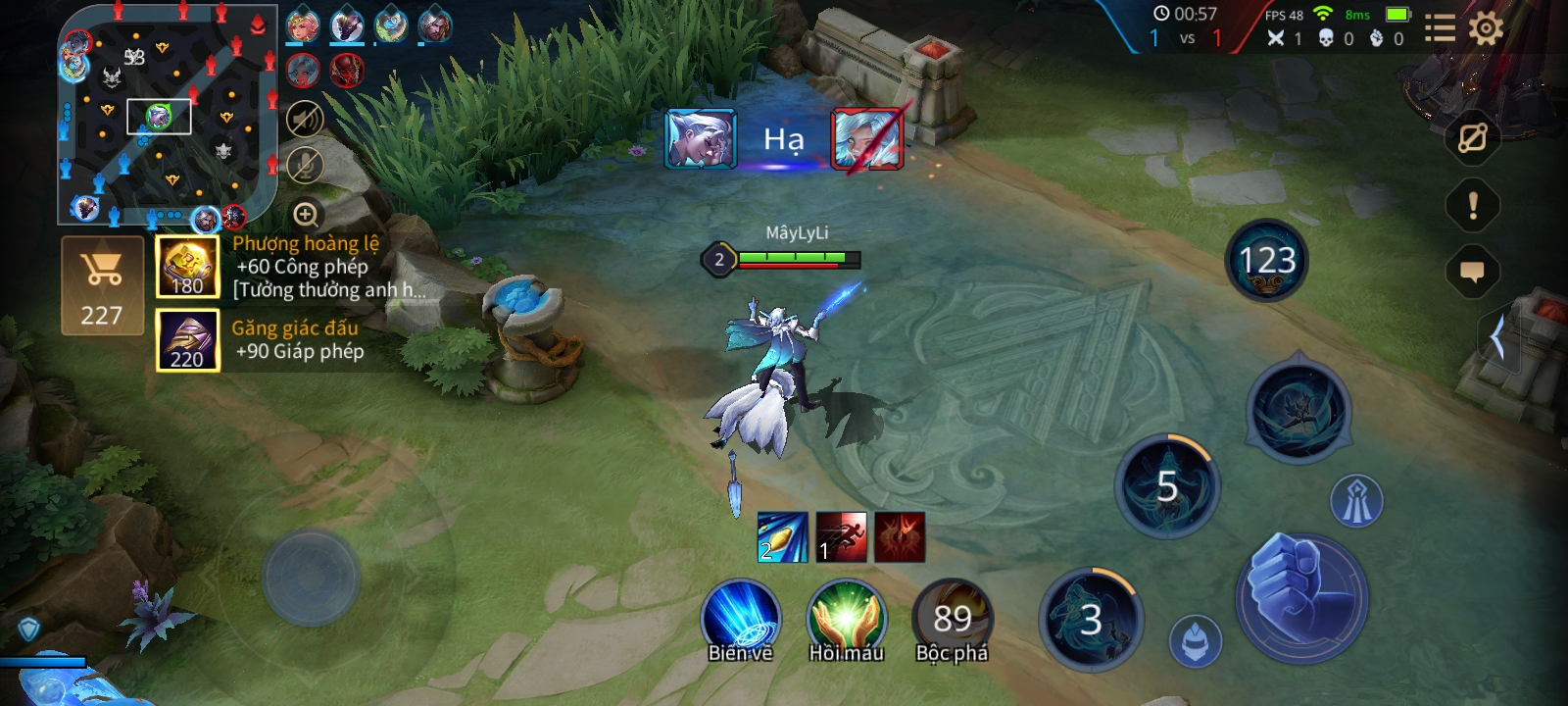The height and width of the screenshot is (706, 1568).
Task: Buy the Phượng hoàng lệ item
Action: point(187,267)
